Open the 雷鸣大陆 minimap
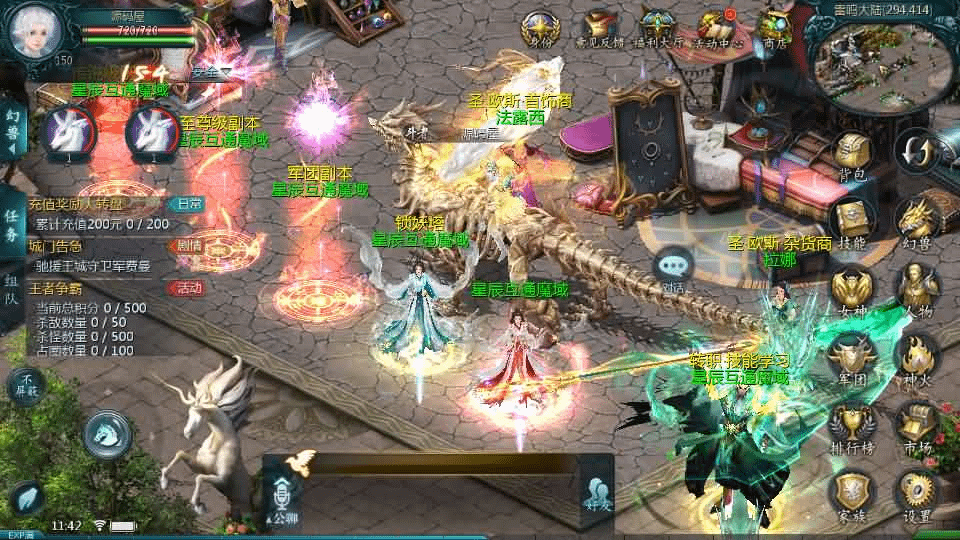Image resolution: width=960 pixels, height=540 pixels. [872, 56]
